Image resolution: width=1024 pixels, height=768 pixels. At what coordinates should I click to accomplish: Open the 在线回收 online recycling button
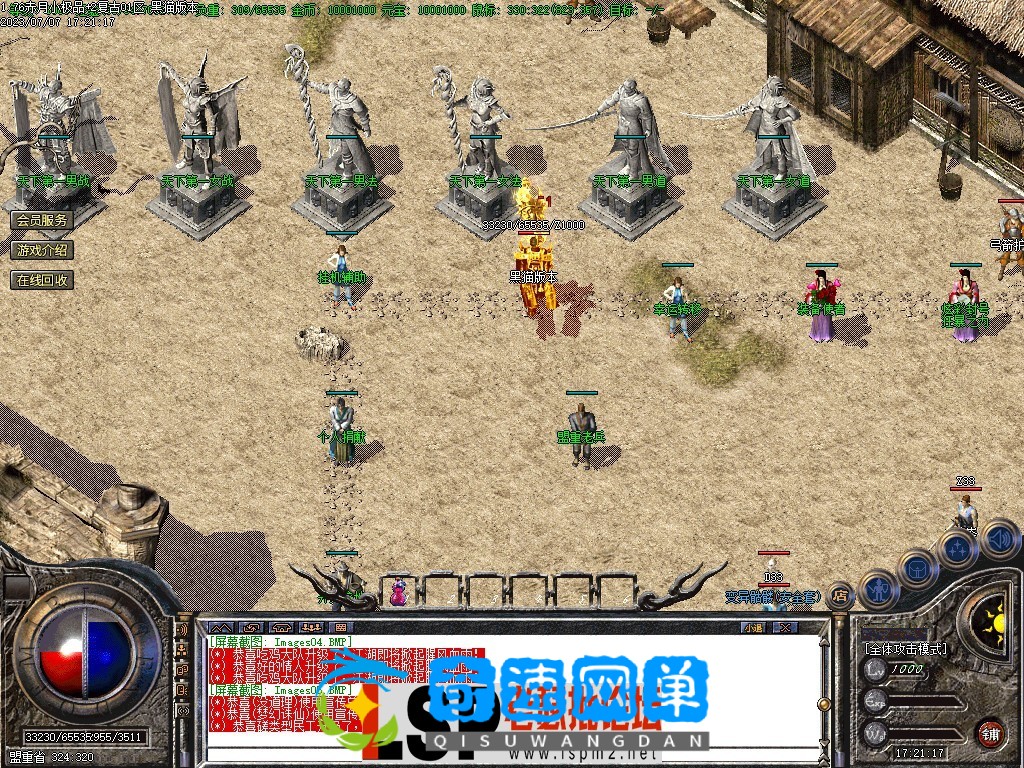click(x=42, y=280)
